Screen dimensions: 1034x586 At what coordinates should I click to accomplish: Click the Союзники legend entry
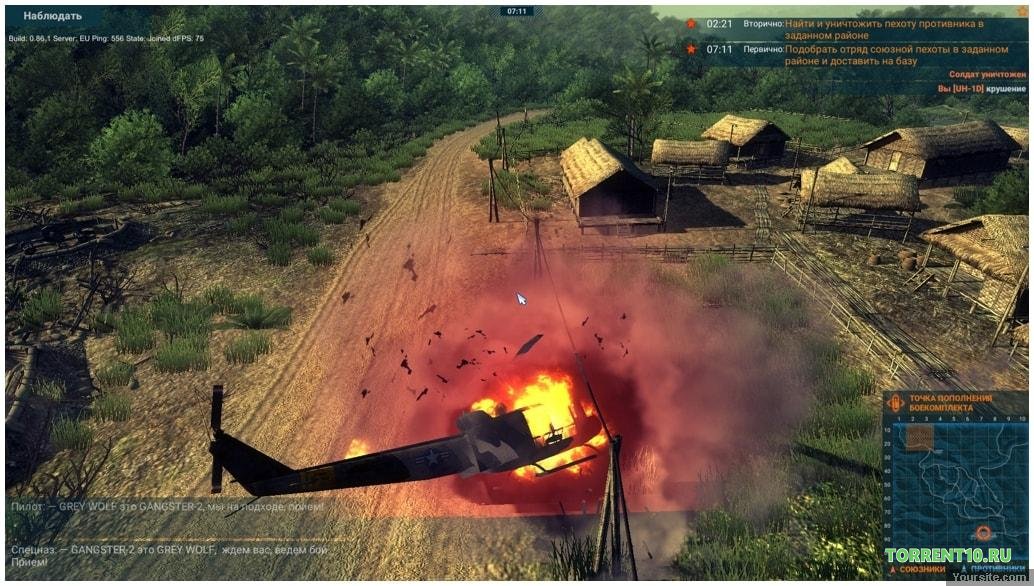(914, 569)
